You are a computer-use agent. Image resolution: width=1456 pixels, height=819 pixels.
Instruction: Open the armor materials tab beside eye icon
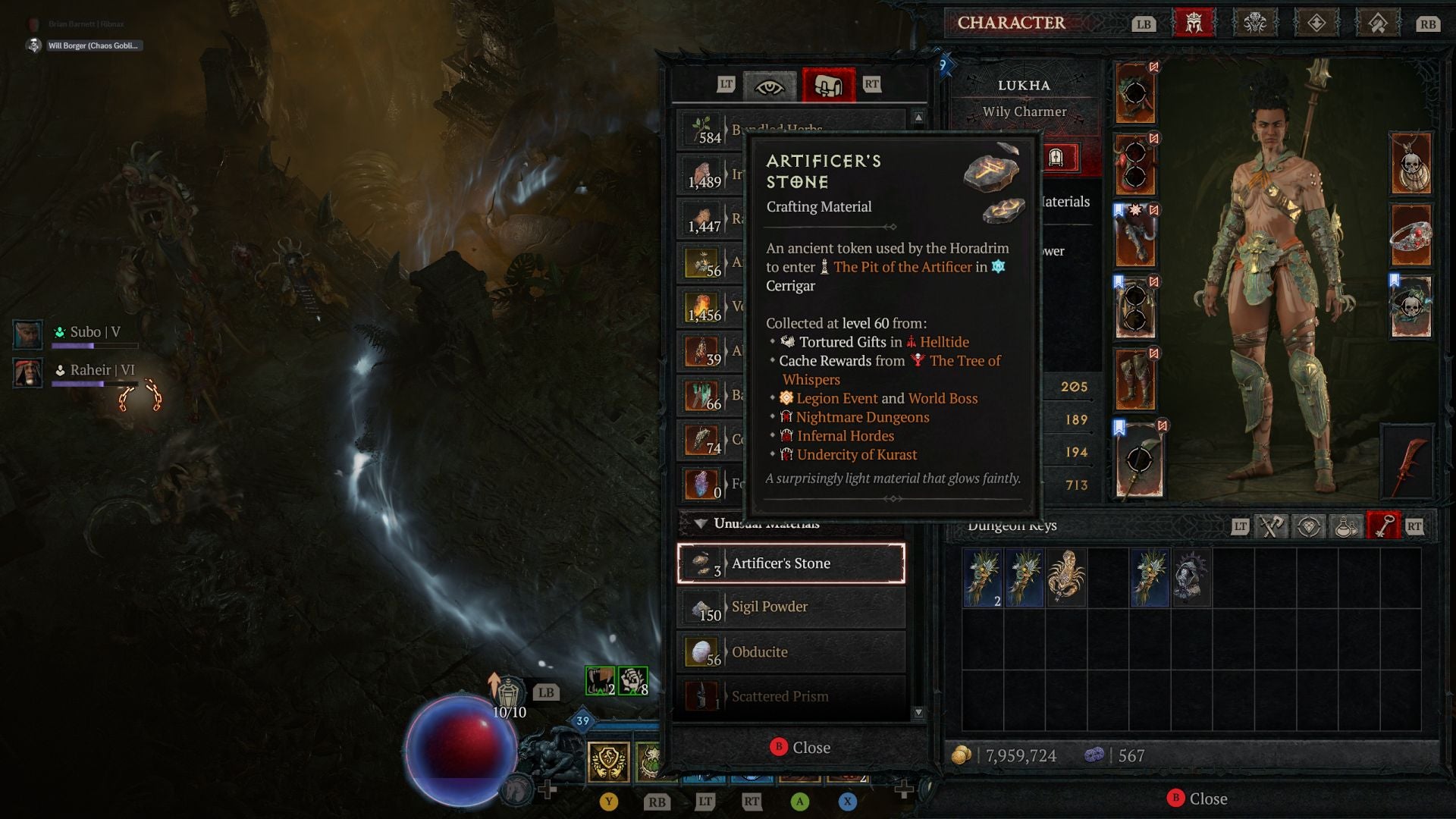[829, 85]
